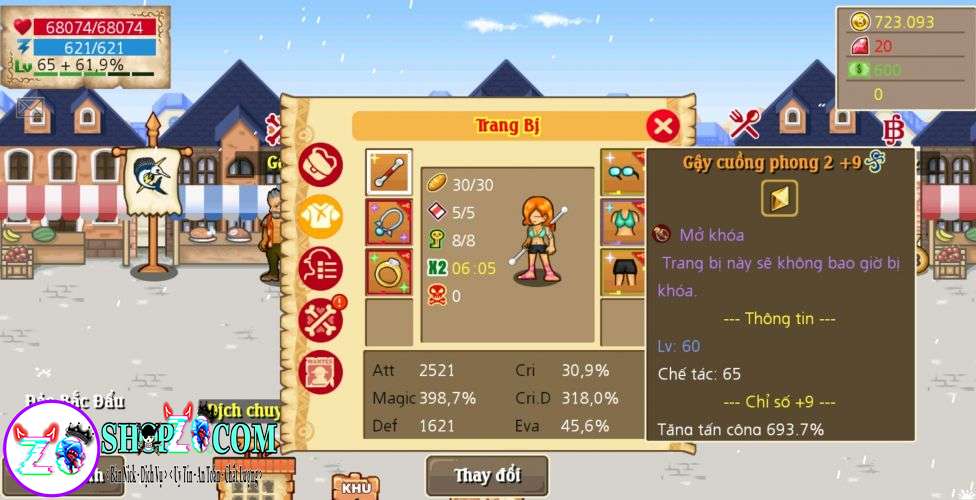The height and width of the screenshot is (500, 976).
Task: Open the KHU zone button
Action: tap(356, 487)
